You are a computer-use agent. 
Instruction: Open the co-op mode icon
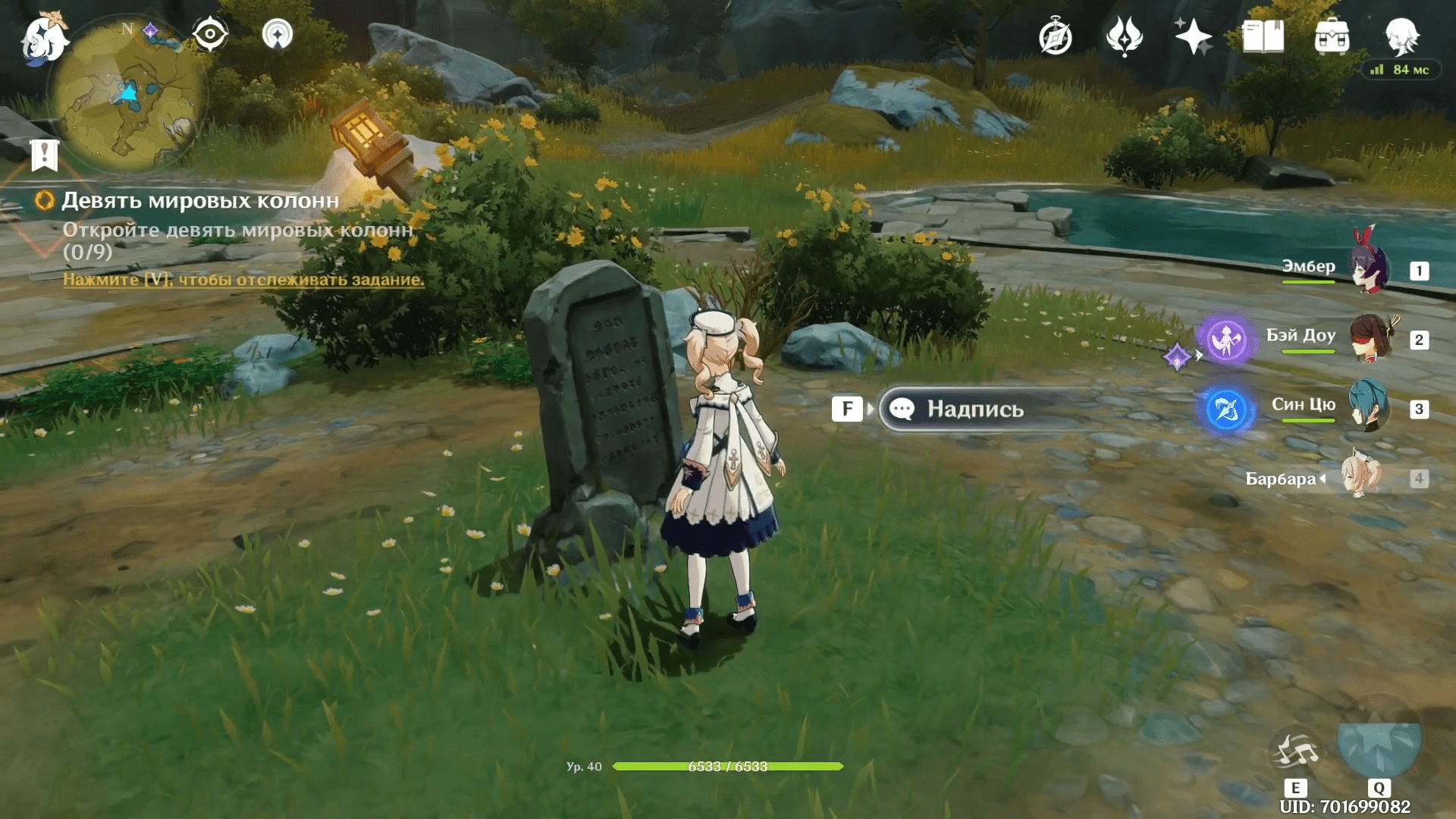(277, 34)
